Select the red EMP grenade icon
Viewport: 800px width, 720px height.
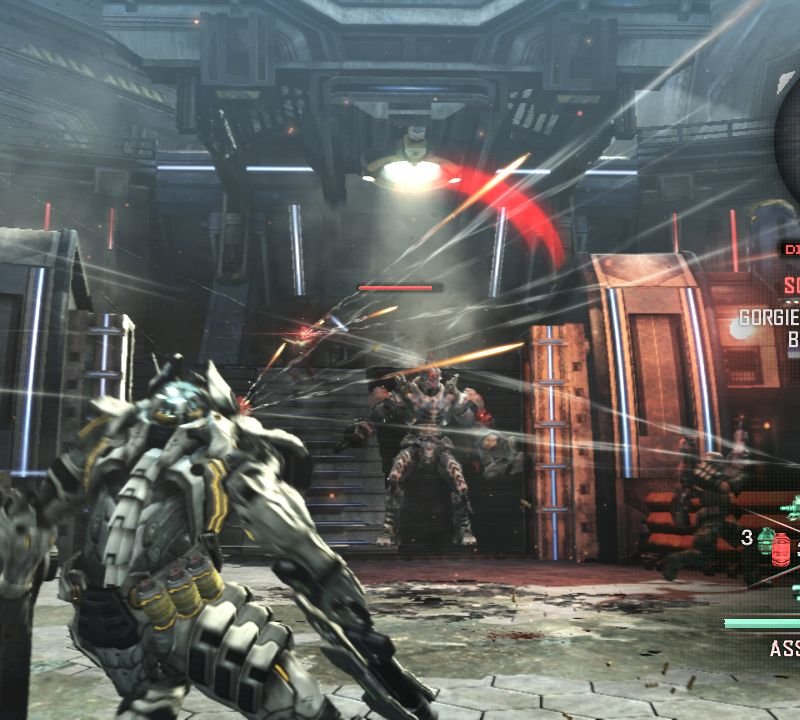781,548
